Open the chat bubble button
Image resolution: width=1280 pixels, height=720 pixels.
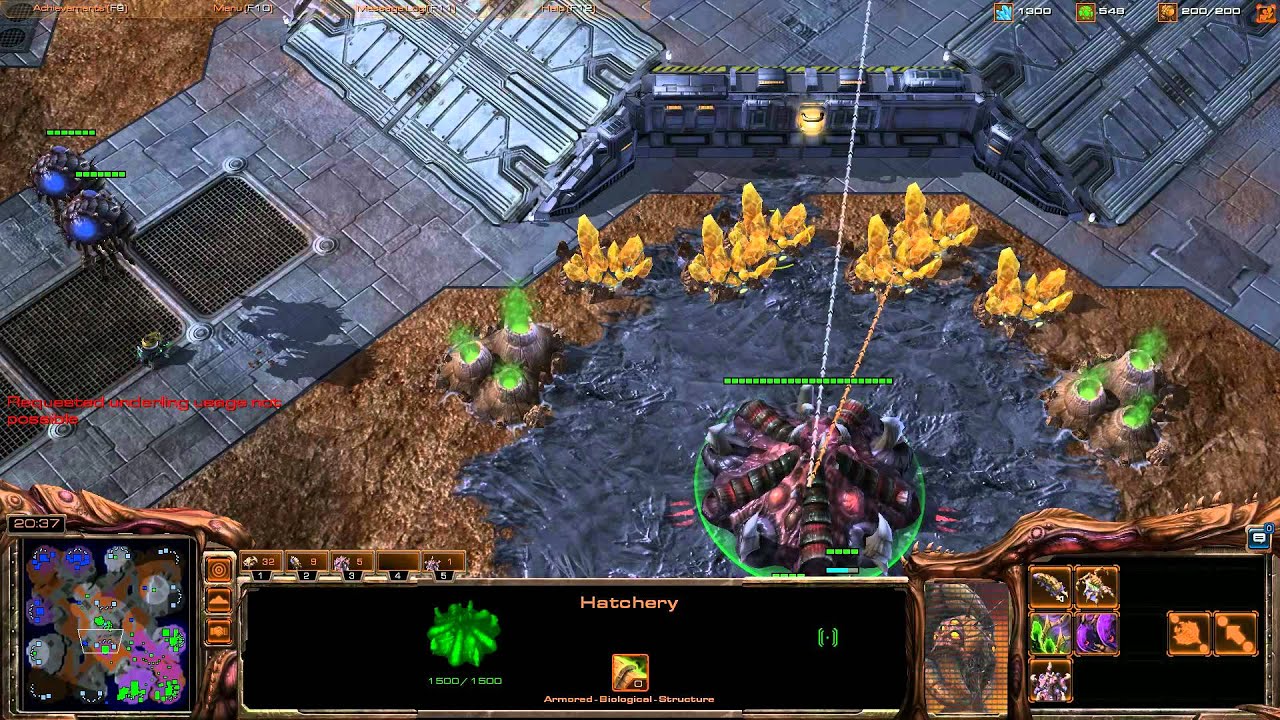tap(1259, 538)
